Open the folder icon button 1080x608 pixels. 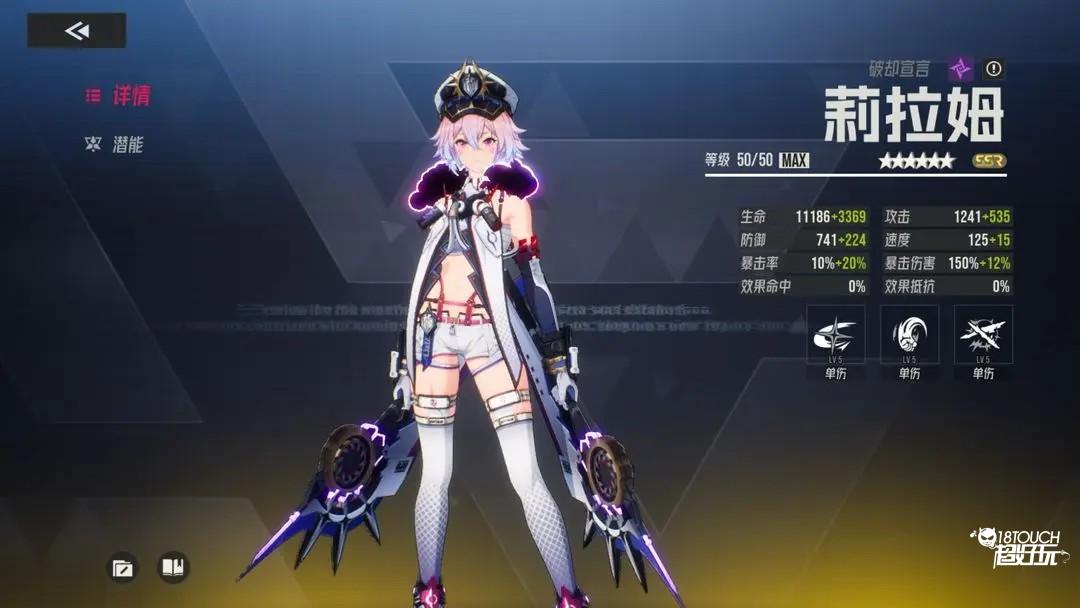122,568
